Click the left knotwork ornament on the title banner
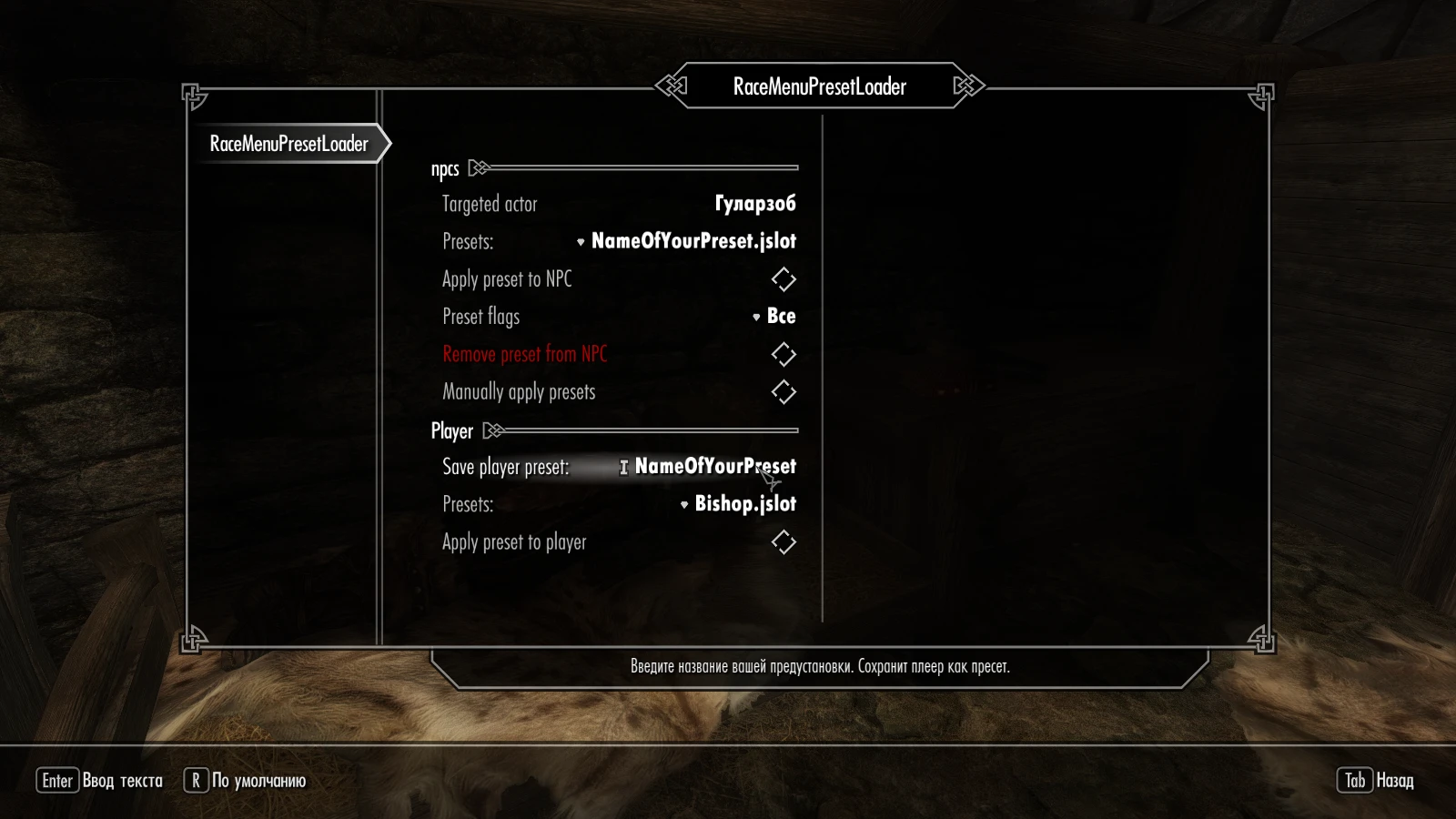Viewport: 1456px width, 819px height. (x=670, y=85)
